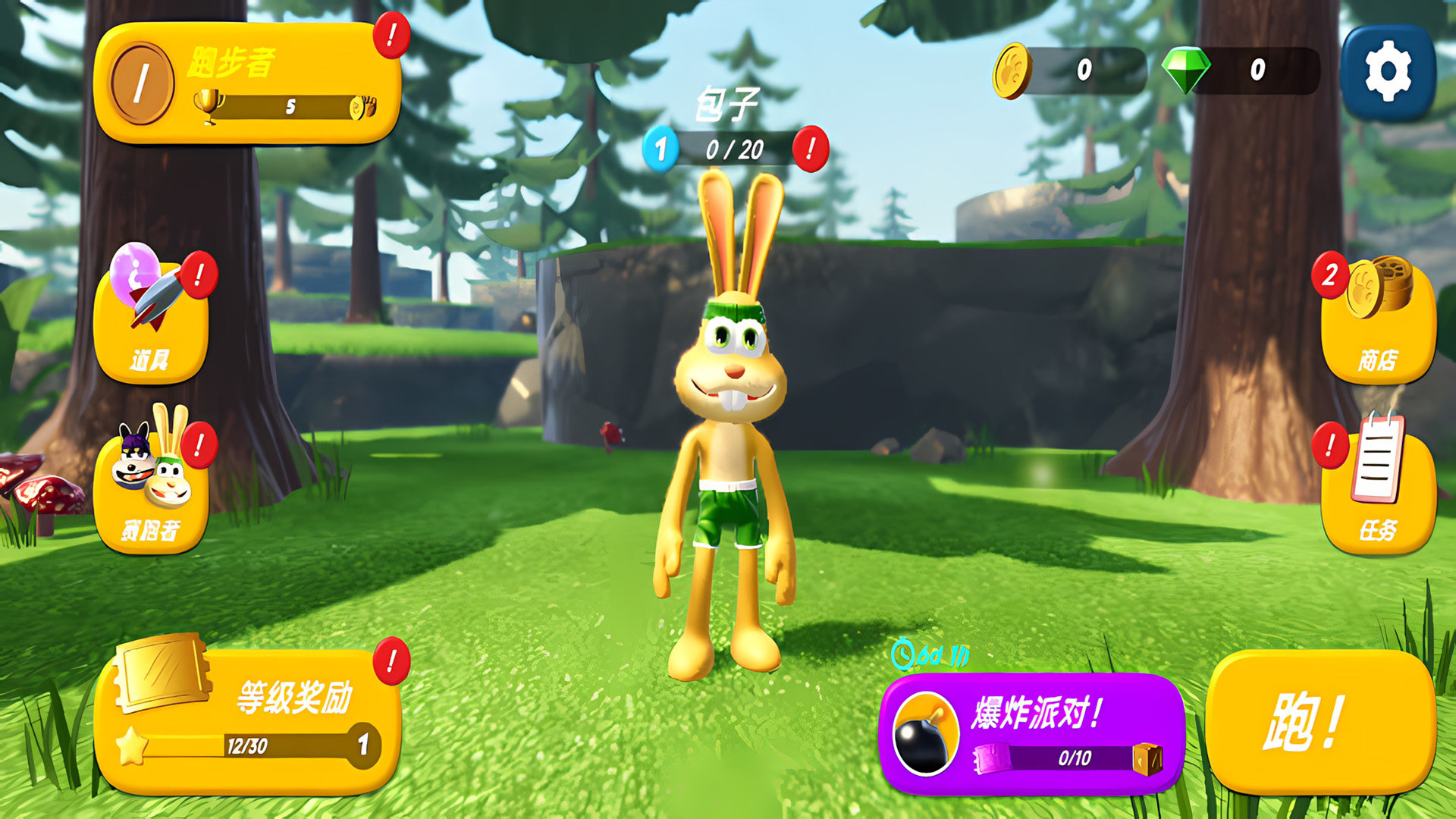This screenshot has width=1456, height=819.
Task: Click the green gem currency counter
Action: tap(1241, 71)
